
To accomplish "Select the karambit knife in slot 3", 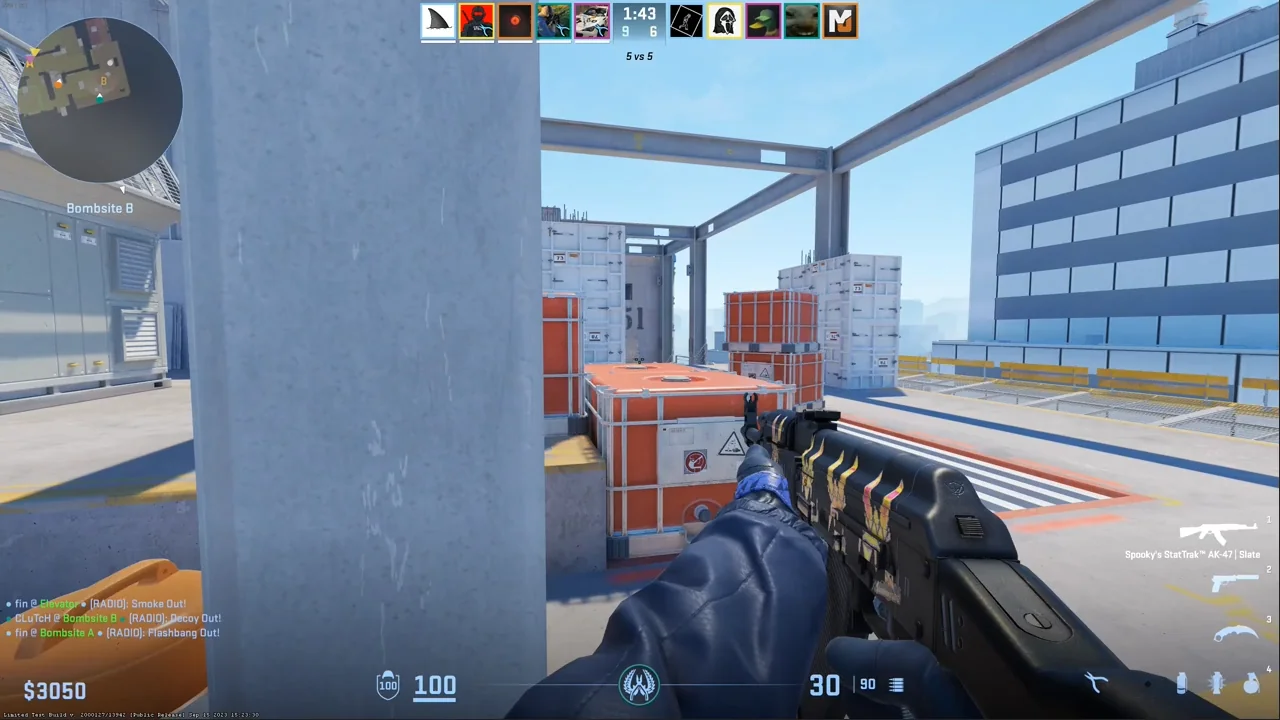I will [1235, 633].
